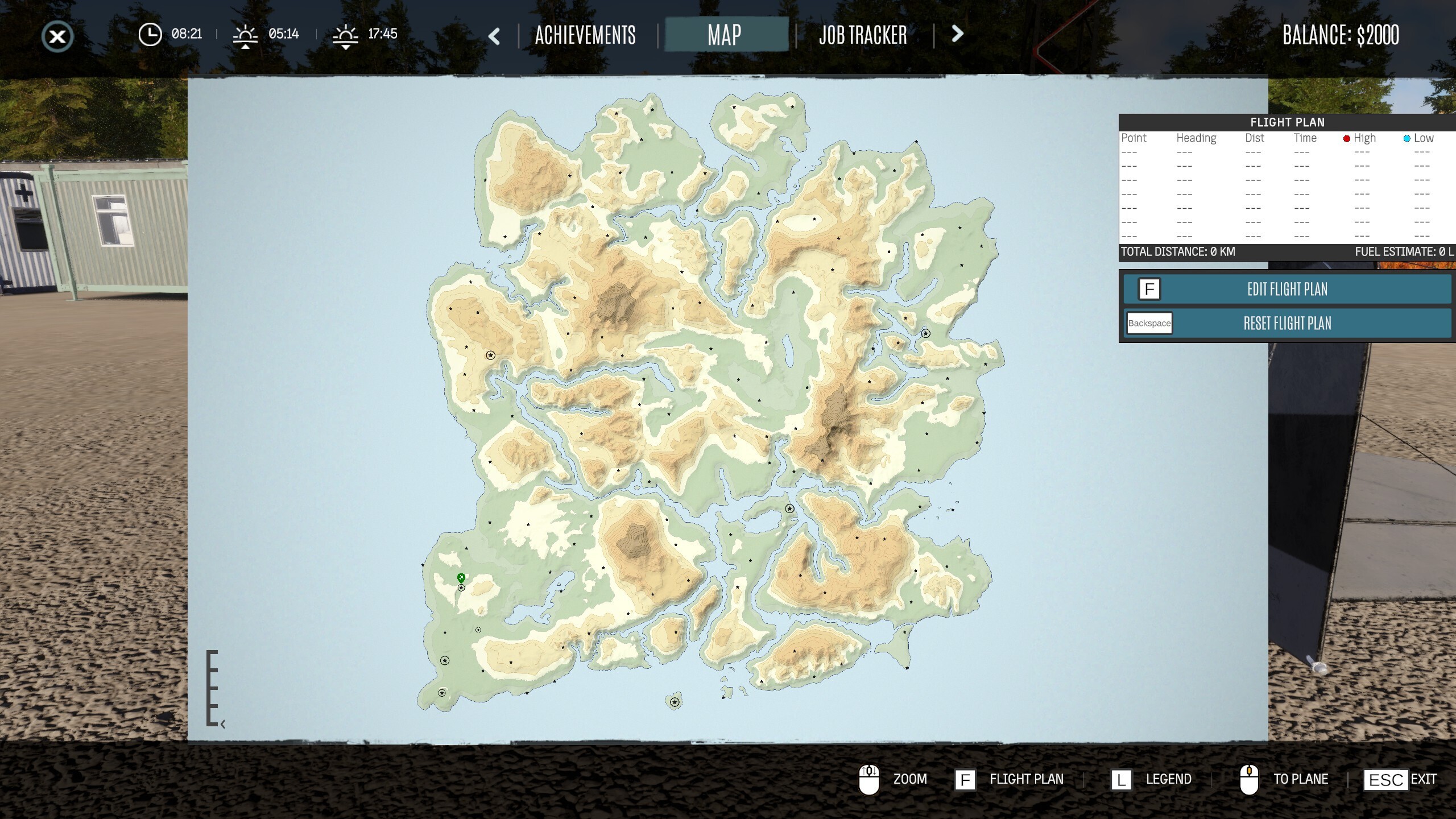The image size is (1456, 819).
Task: Advance to the next tab with right arrow
Action: pyautogui.click(x=957, y=34)
